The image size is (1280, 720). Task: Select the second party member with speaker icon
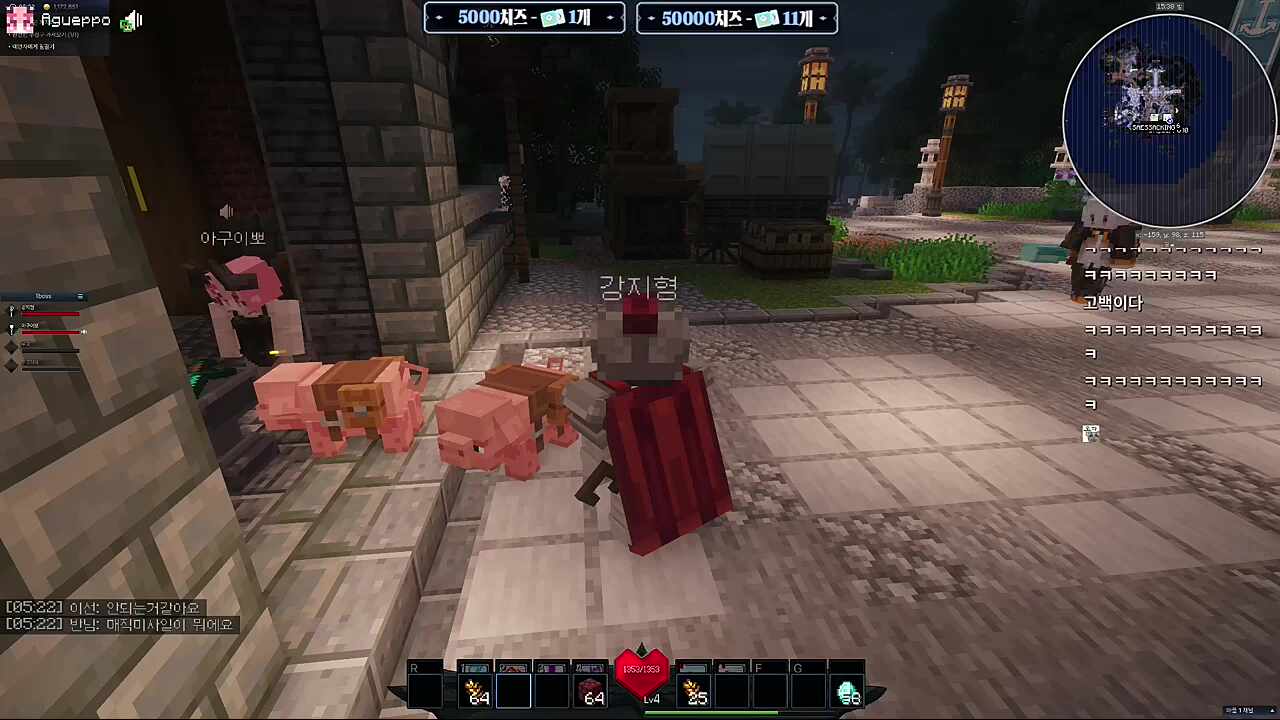tap(47, 328)
